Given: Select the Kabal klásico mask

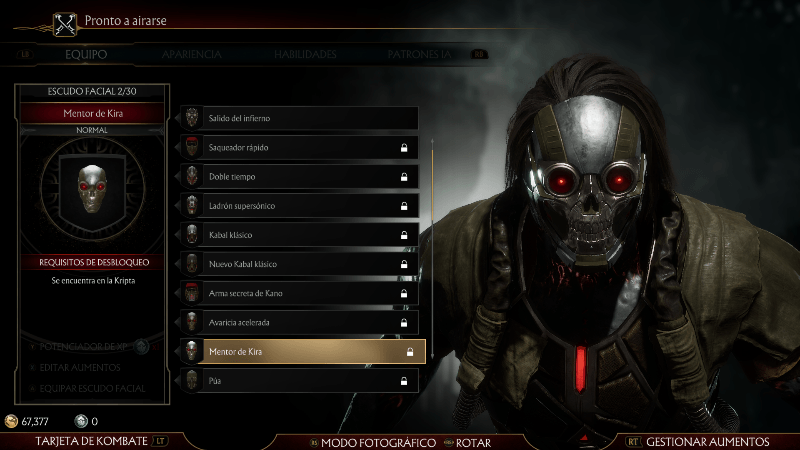Looking at the screenshot, I should (299, 235).
